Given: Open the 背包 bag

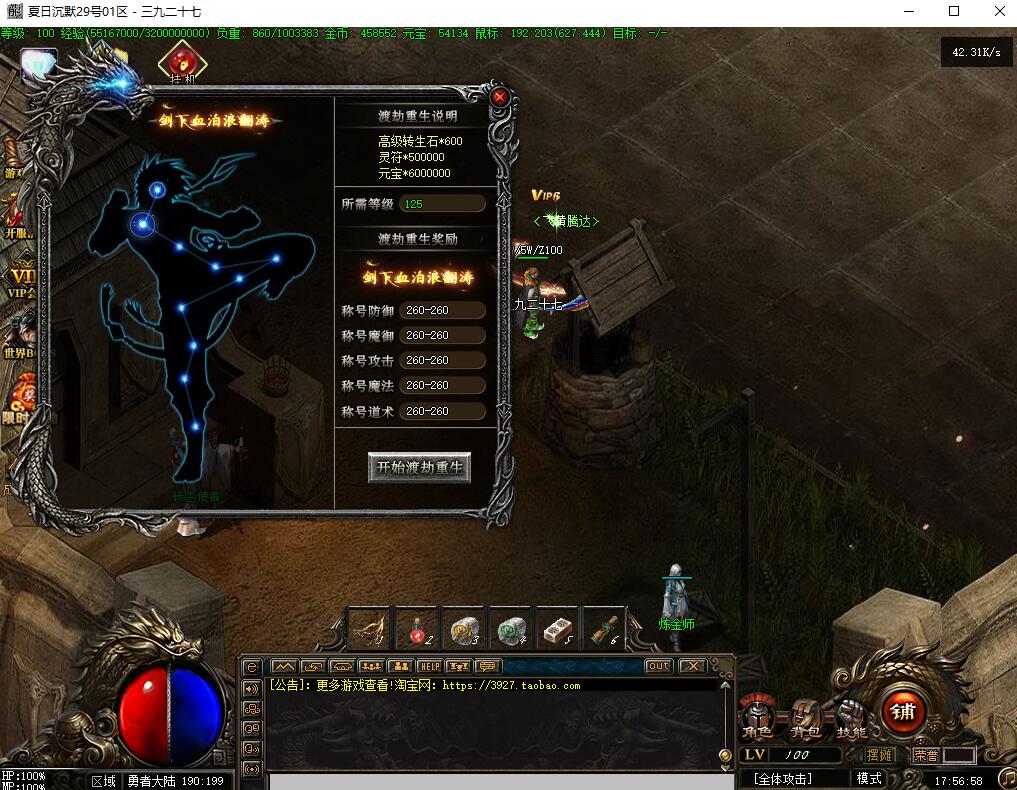Looking at the screenshot, I should click(805, 718).
